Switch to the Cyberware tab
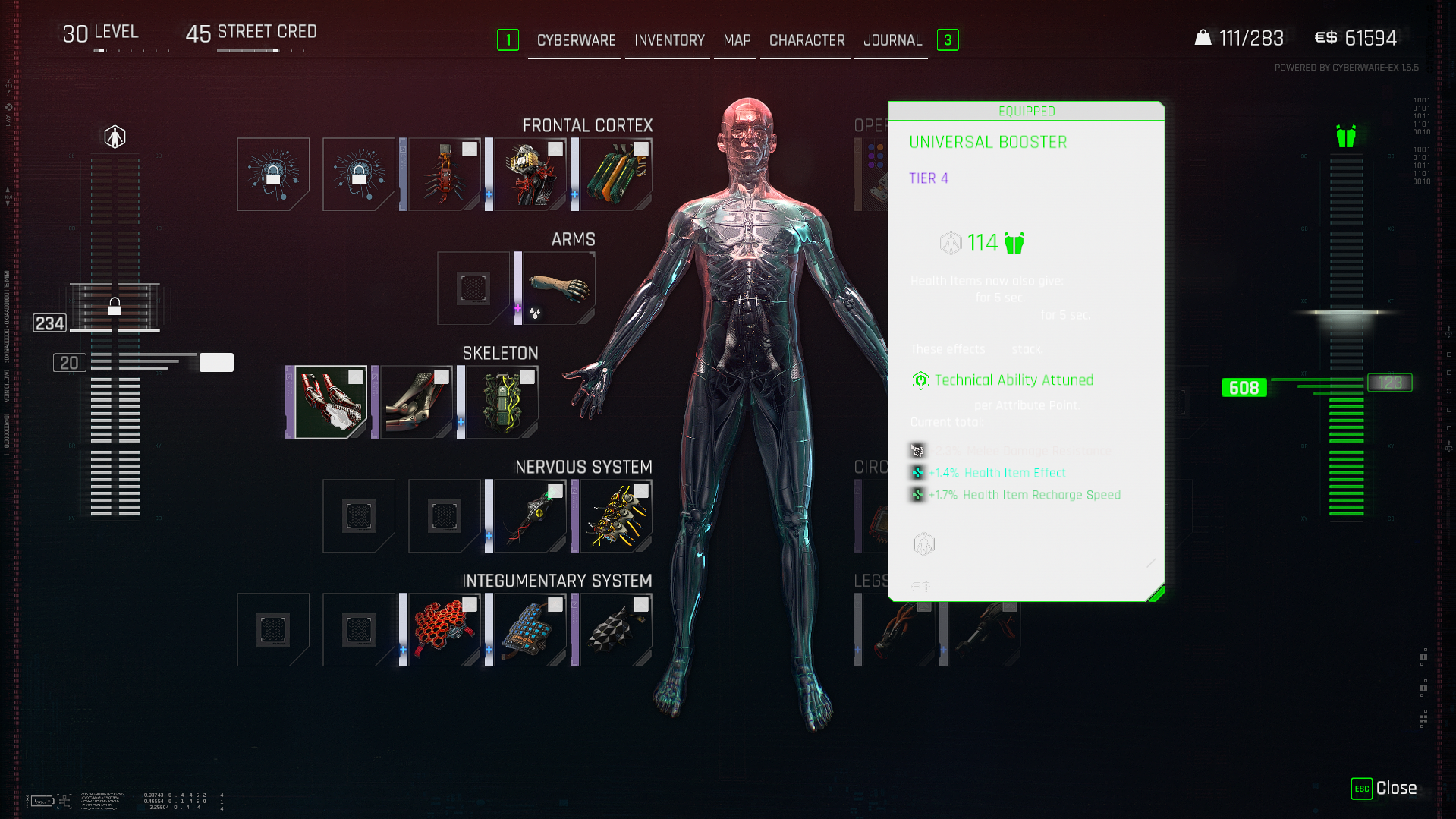This screenshot has height=819, width=1456. pos(576,40)
